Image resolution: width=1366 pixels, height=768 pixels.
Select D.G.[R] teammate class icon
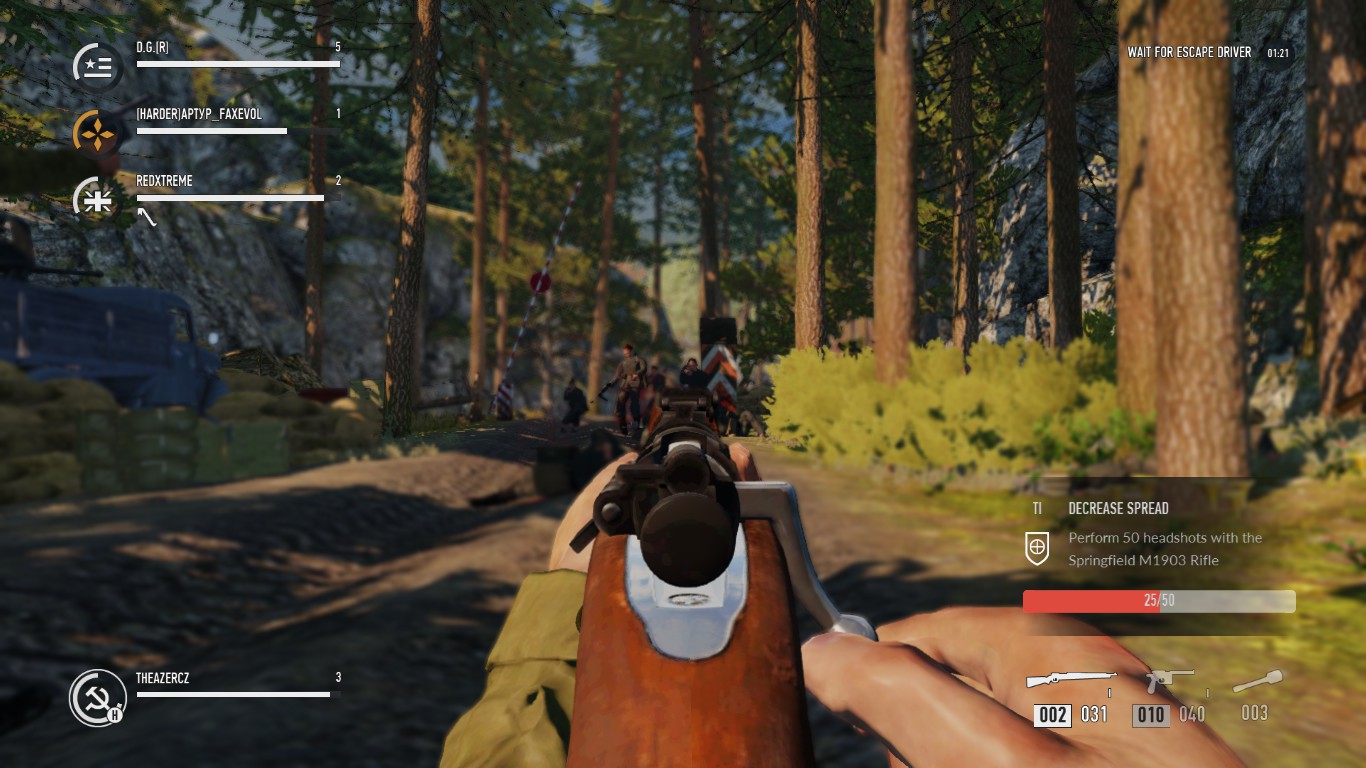(98, 67)
